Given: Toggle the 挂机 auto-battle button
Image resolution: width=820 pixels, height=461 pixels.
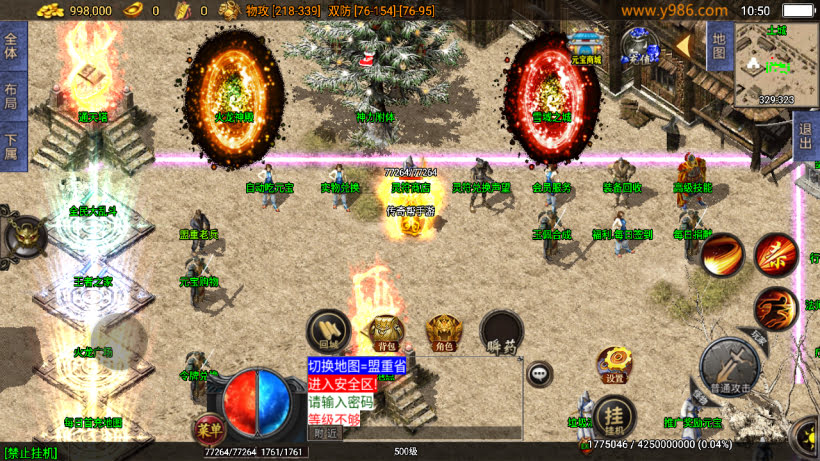Looking at the screenshot, I should click(x=614, y=419).
